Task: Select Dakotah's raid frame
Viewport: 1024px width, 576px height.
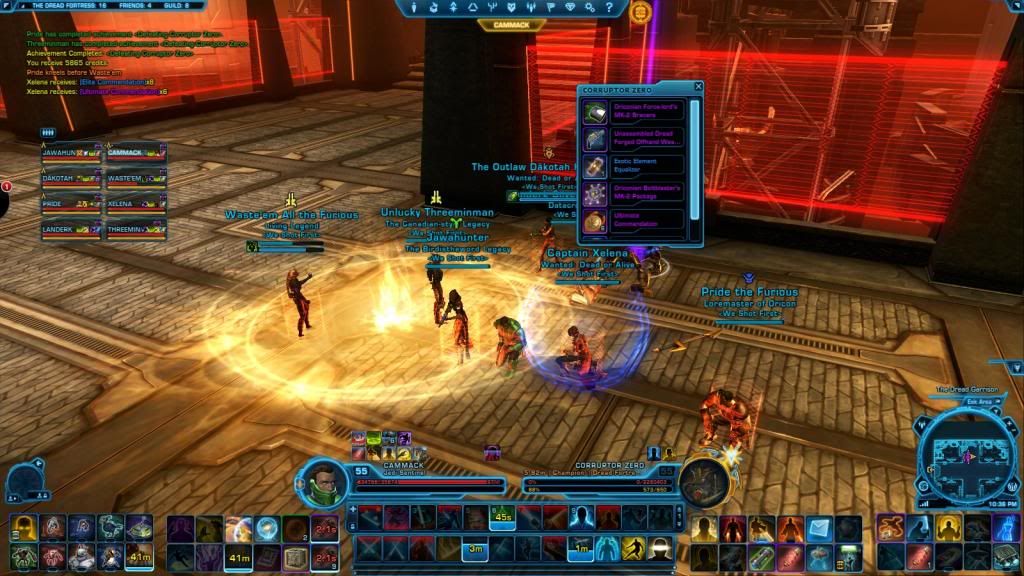Action: [70, 180]
